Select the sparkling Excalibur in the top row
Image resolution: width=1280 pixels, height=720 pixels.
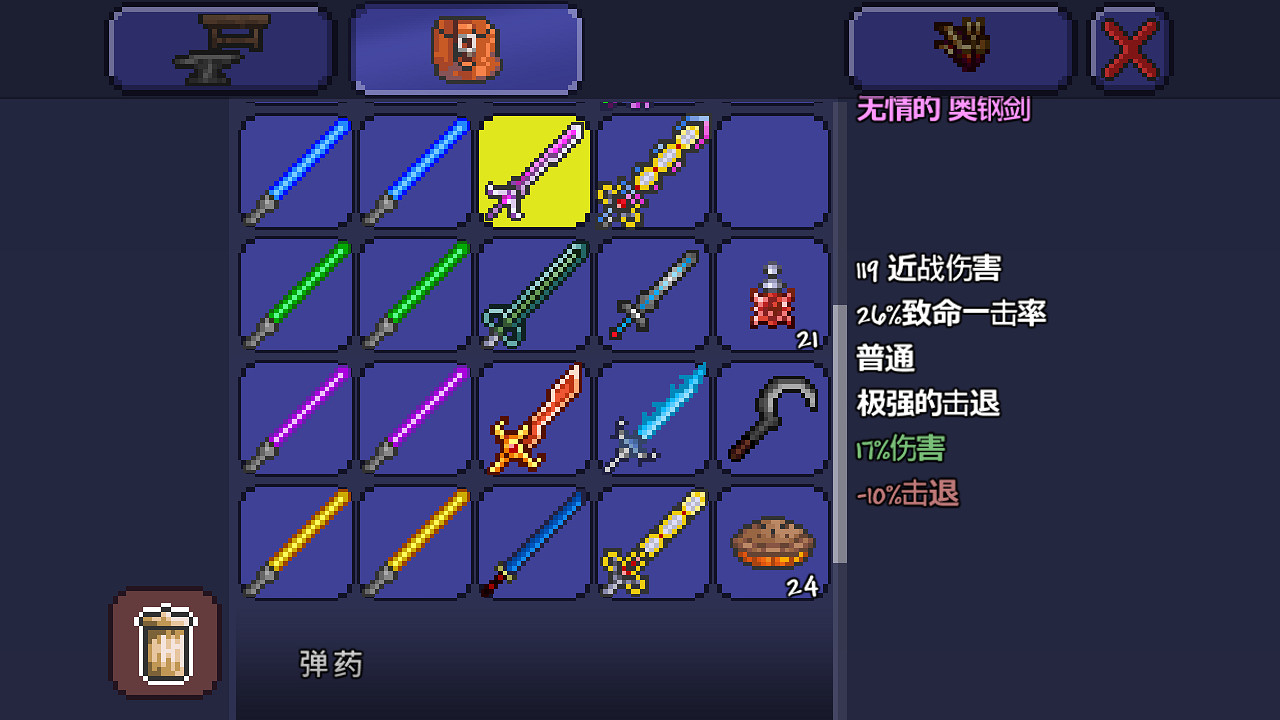pyautogui.click(x=653, y=170)
